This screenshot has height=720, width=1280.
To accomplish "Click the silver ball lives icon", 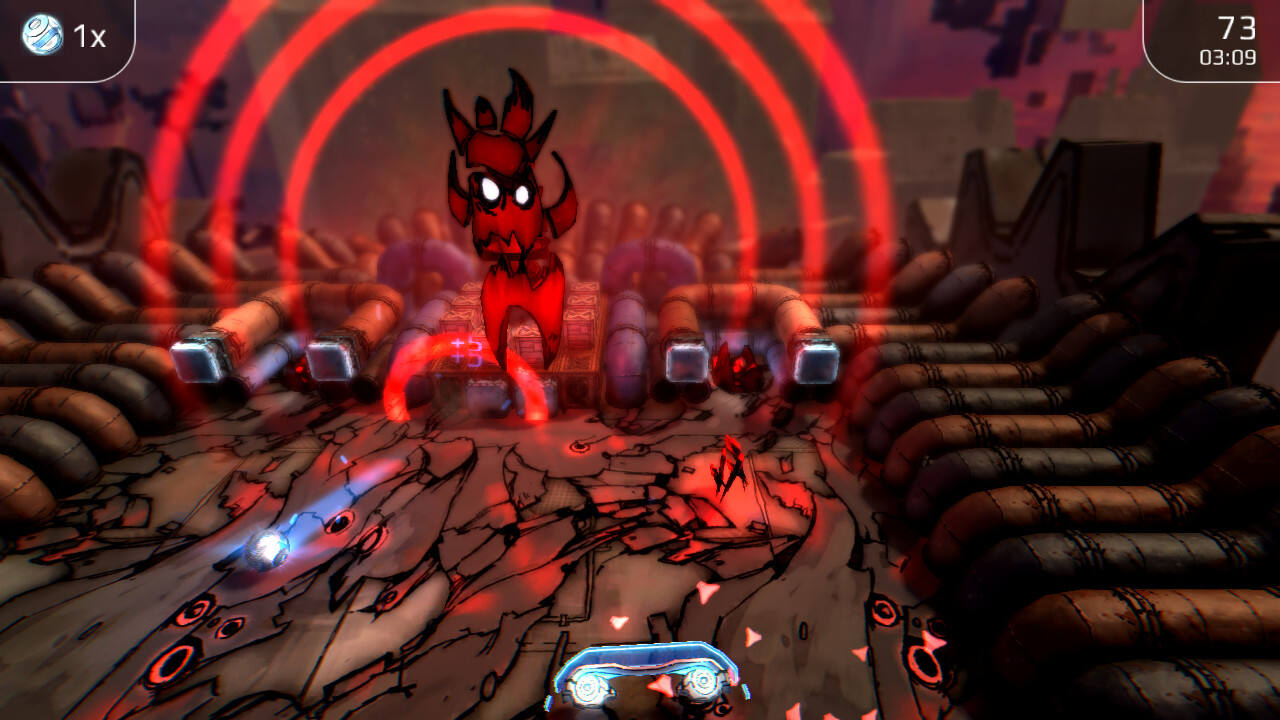I will click(x=41, y=35).
